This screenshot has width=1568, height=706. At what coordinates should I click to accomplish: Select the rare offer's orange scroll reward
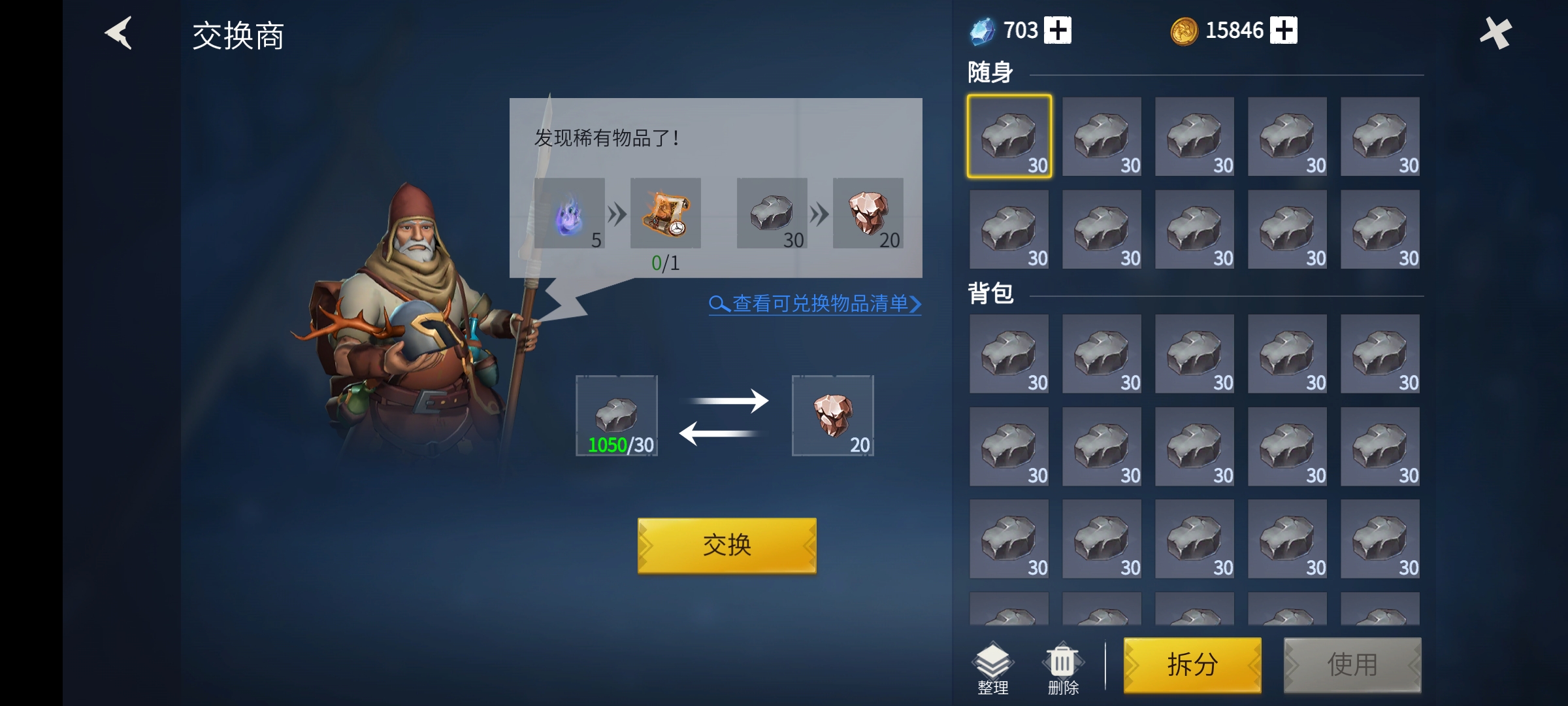665,213
